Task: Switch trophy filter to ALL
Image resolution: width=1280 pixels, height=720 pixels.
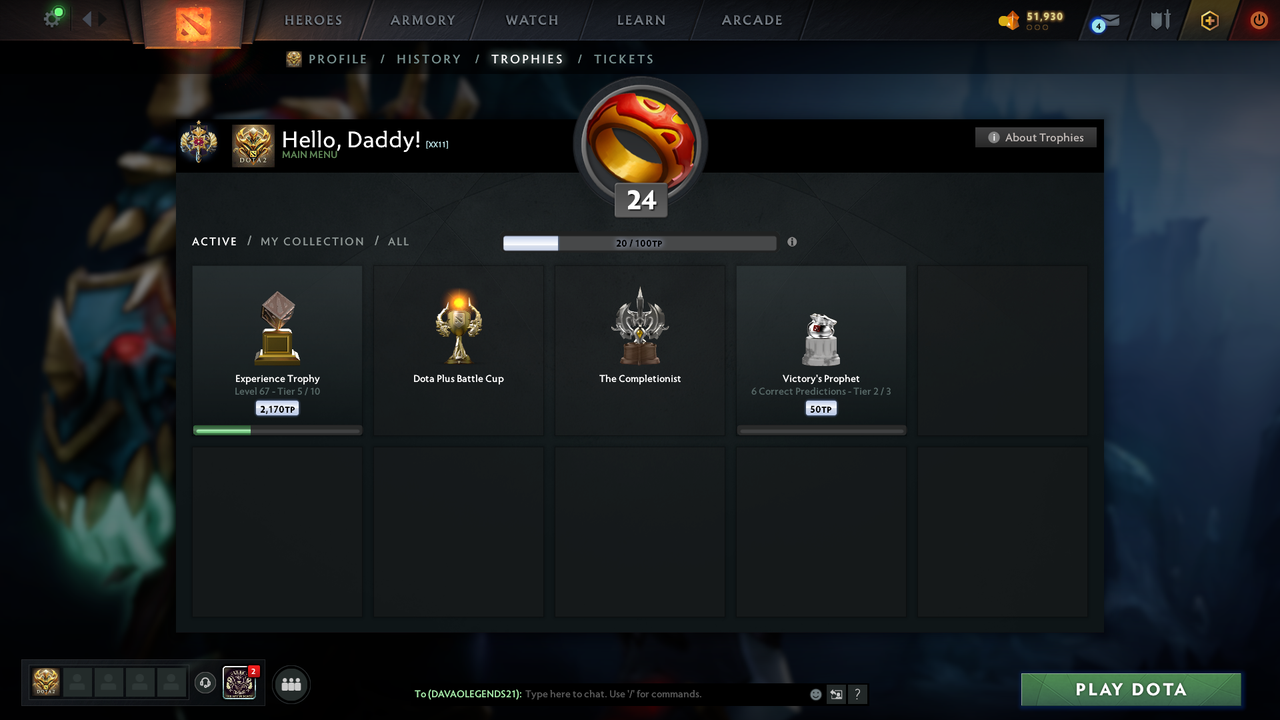Action: click(x=398, y=241)
